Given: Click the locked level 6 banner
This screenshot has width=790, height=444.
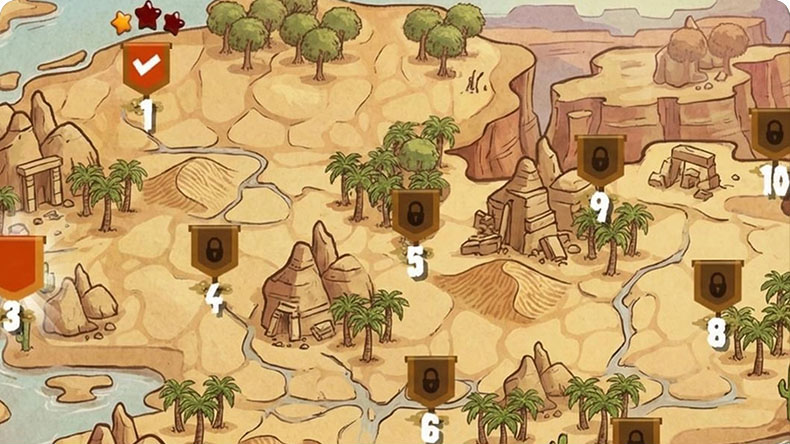Looking at the screenshot, I should click(x=431, y=380).
